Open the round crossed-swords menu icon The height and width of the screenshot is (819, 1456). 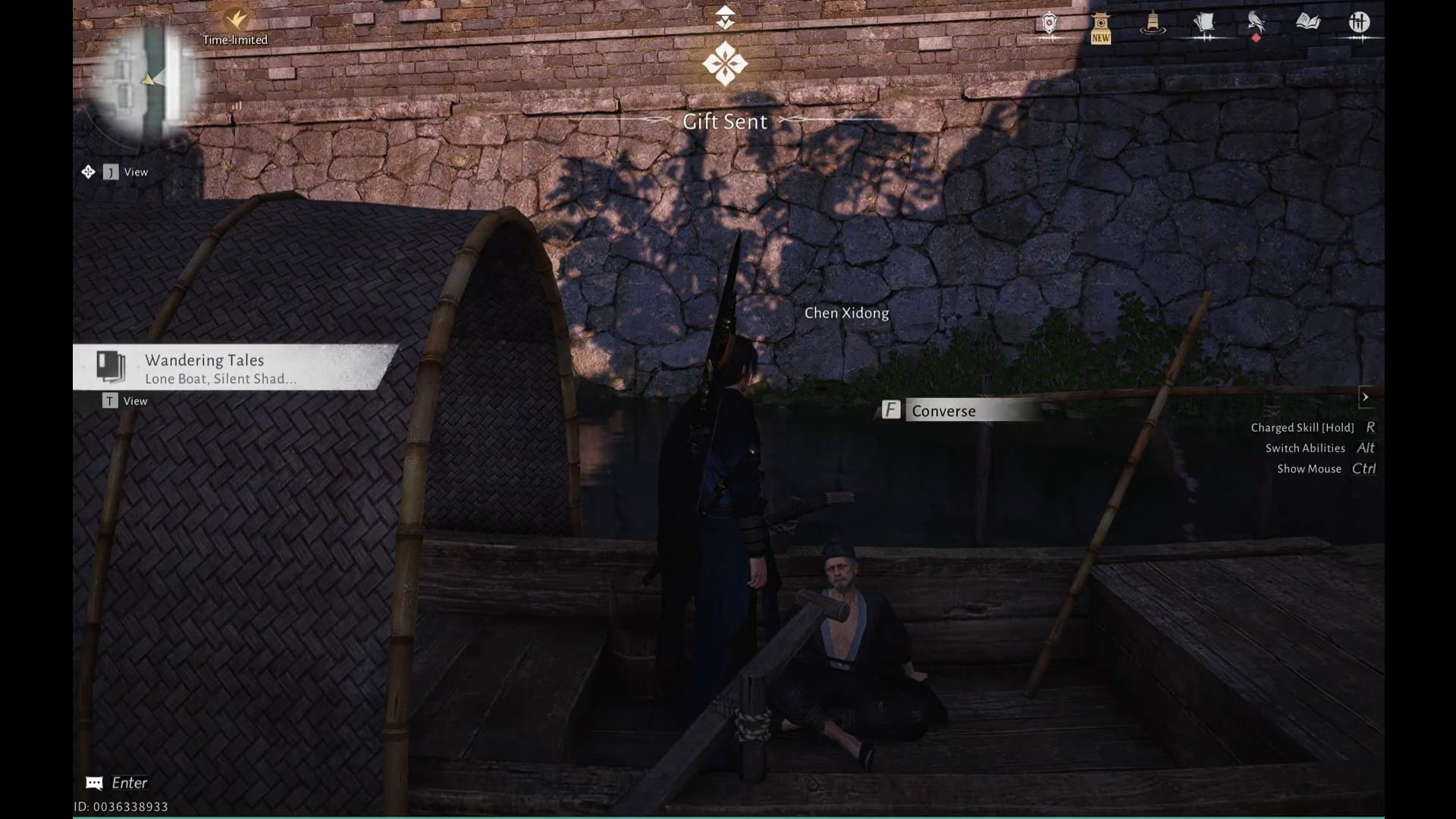tap(1359, 22)
